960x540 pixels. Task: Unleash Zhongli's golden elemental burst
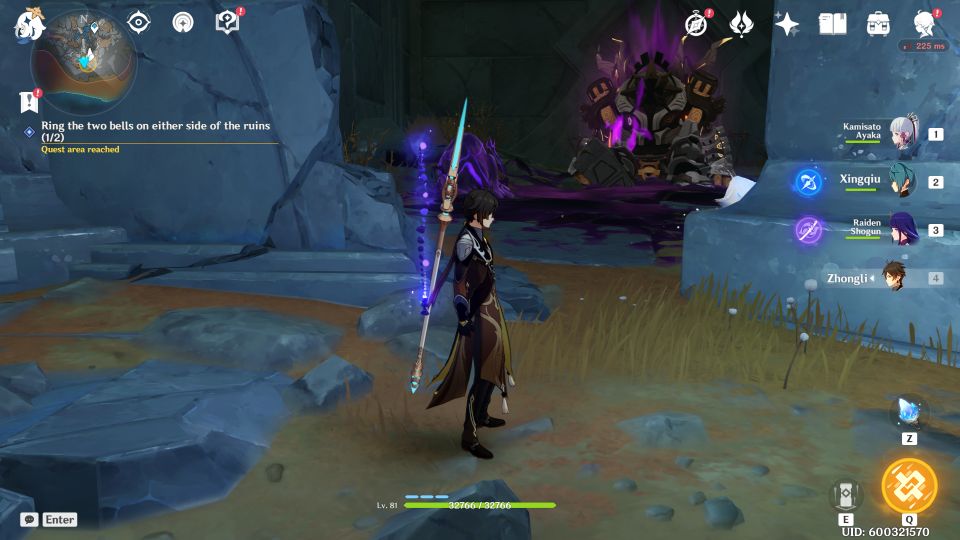(x=909, y=486)
